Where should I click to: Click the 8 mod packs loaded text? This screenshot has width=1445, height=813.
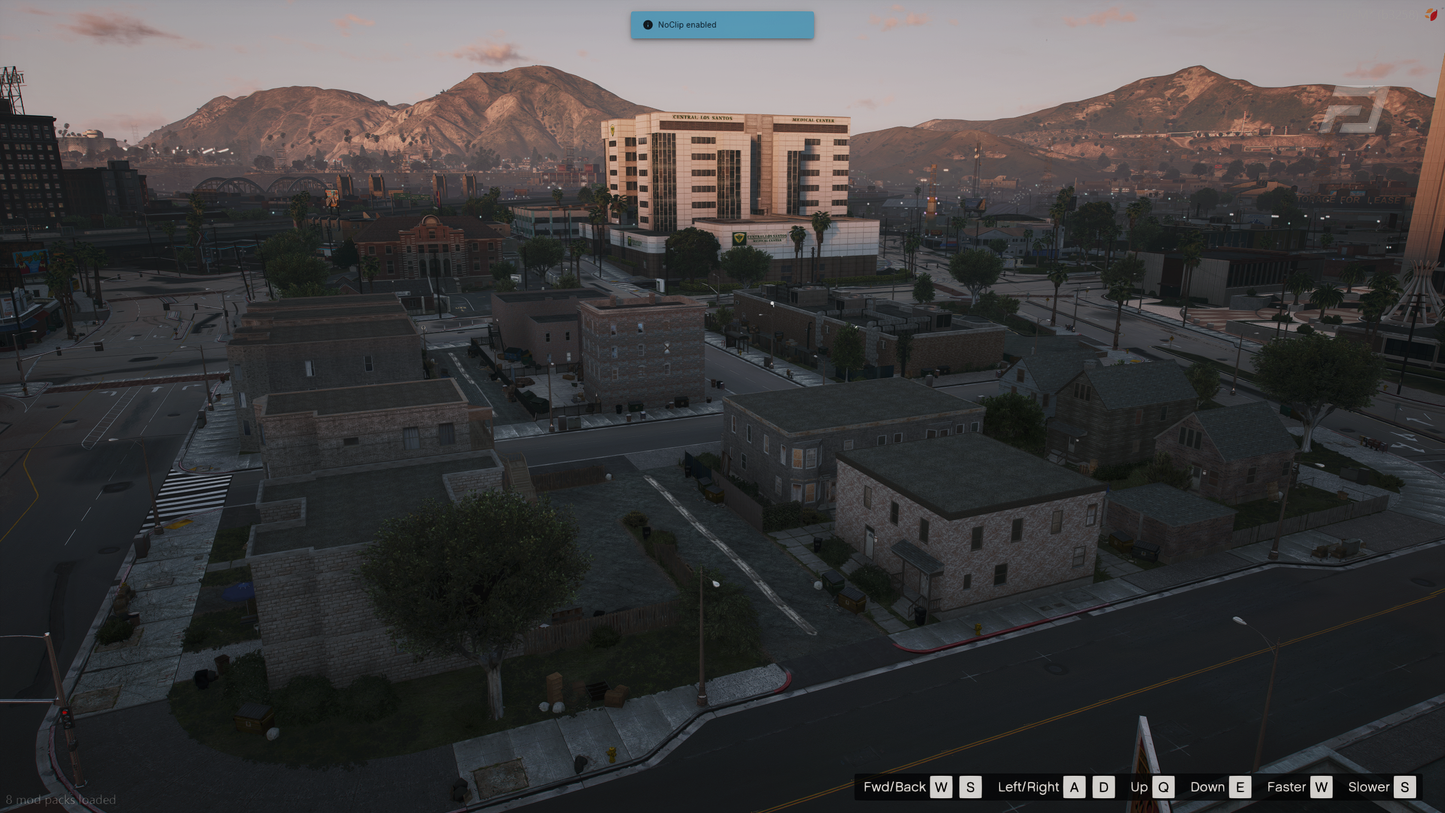(59, 800)
